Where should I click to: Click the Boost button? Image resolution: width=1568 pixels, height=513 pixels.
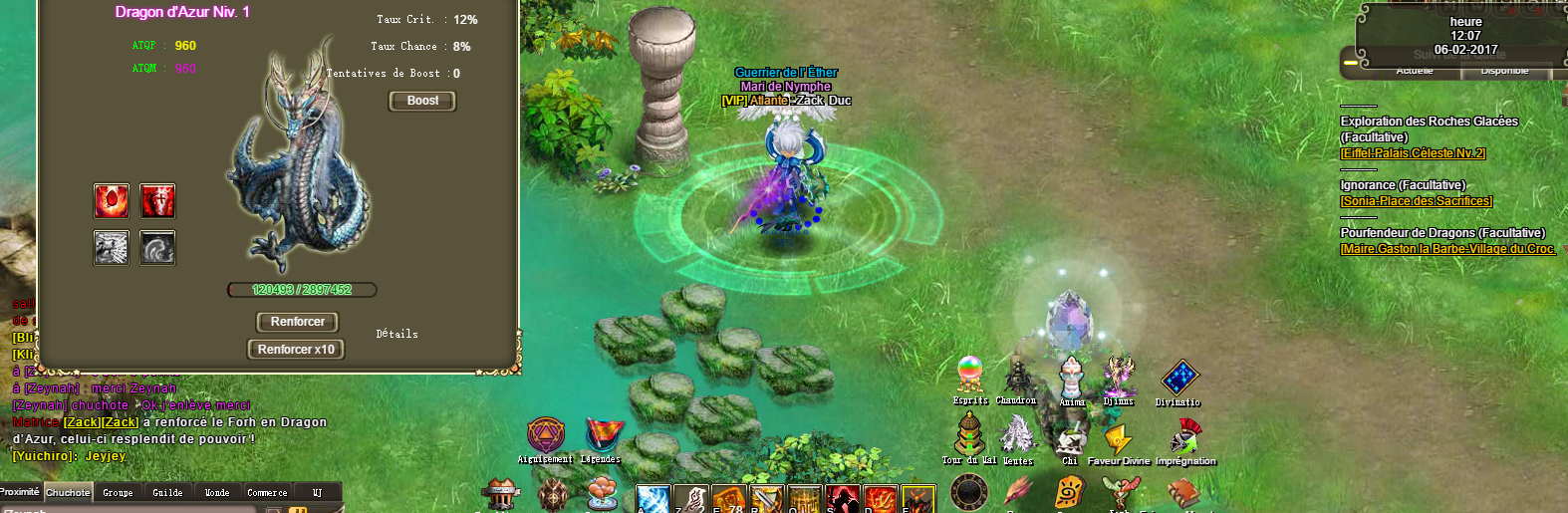pyautogui.click(x=422, y=101)
